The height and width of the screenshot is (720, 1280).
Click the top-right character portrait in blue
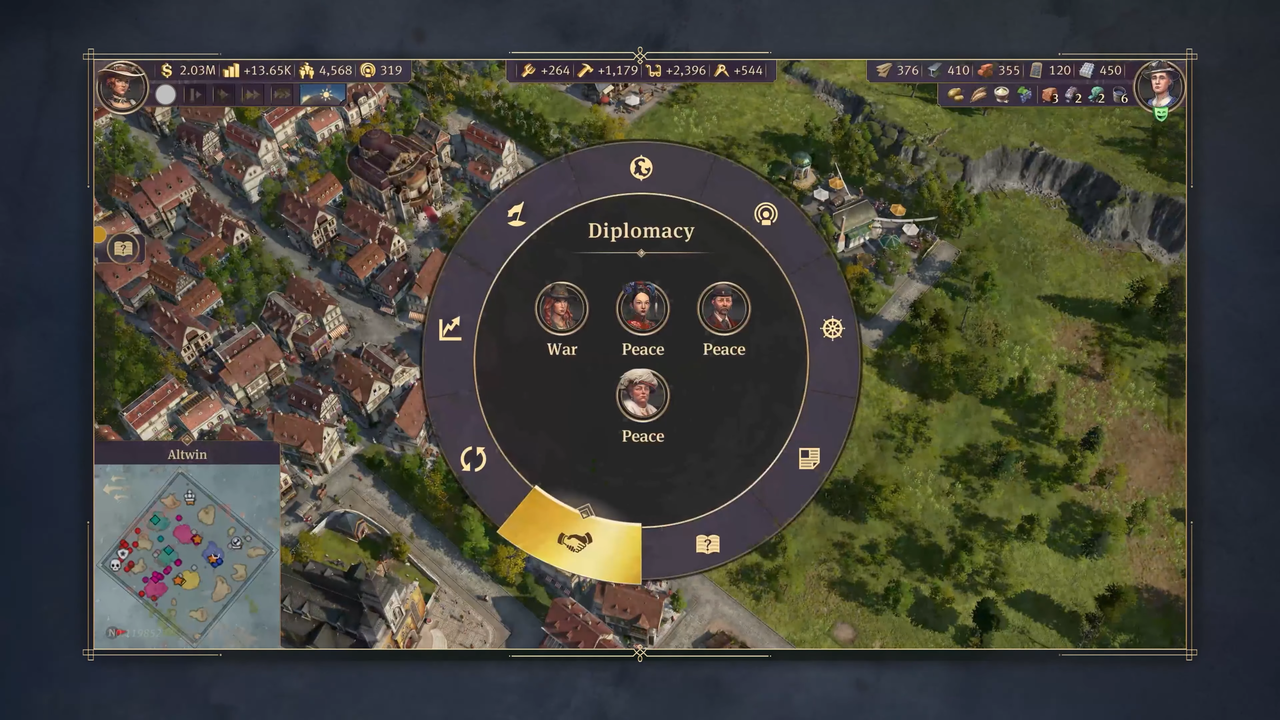[1160, 85]
